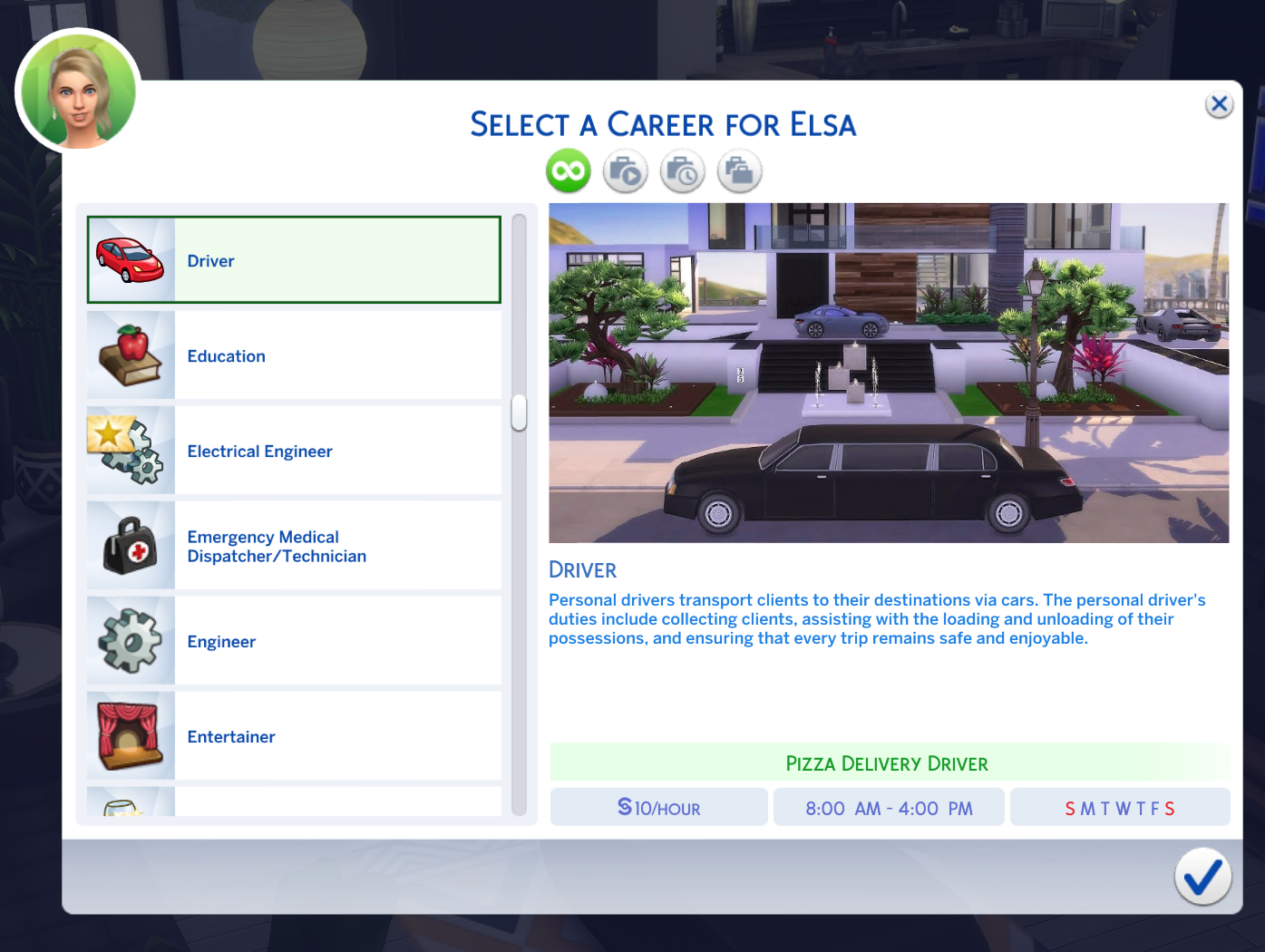Select the Entertainer career entry
The width and height of the screenshot is (1265, 952).
tap(294, 735)
